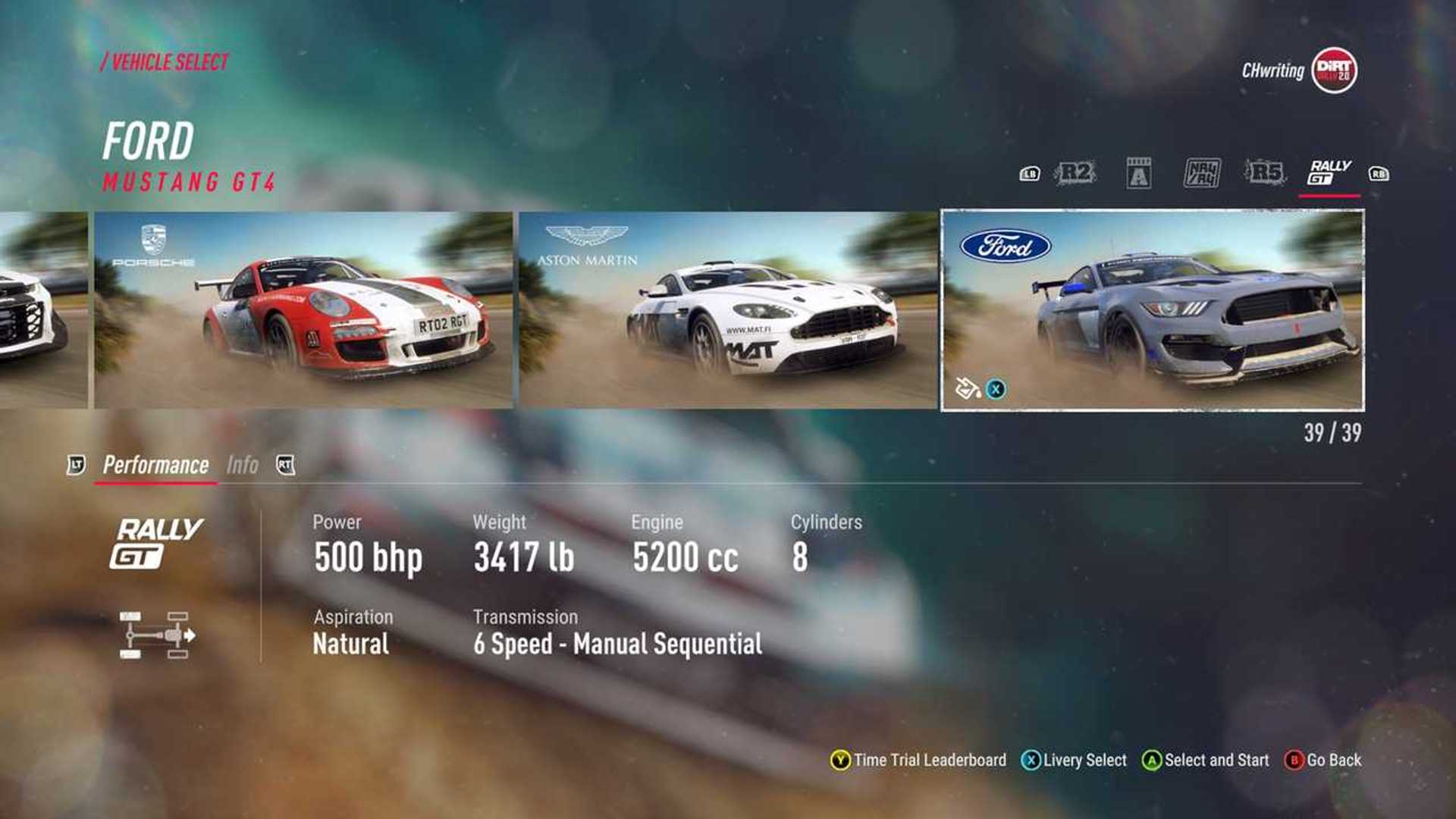Switch to the Info tab
1456x819 pixels.
pyautogui.click(x=243, y=464)
